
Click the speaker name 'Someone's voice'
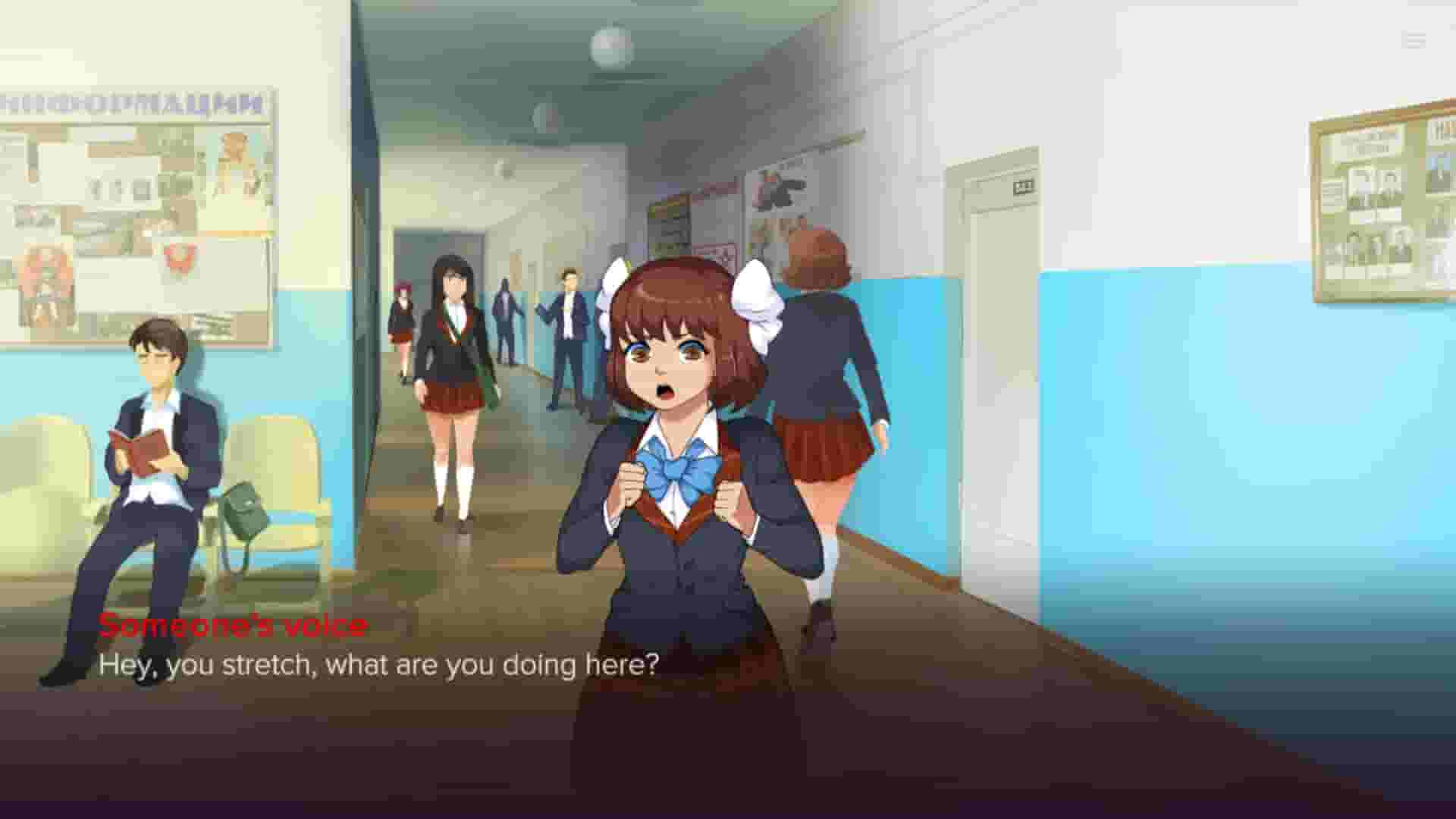233,626
